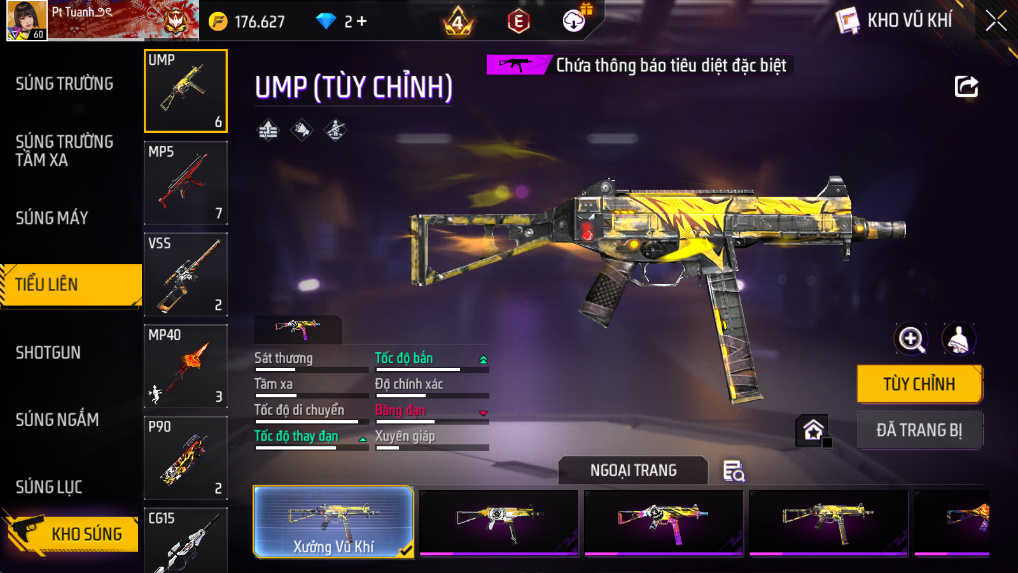The width and height of the screenshot is (1018, 573).
Task: Open the Shotgun category
Action: coord(48,353)
